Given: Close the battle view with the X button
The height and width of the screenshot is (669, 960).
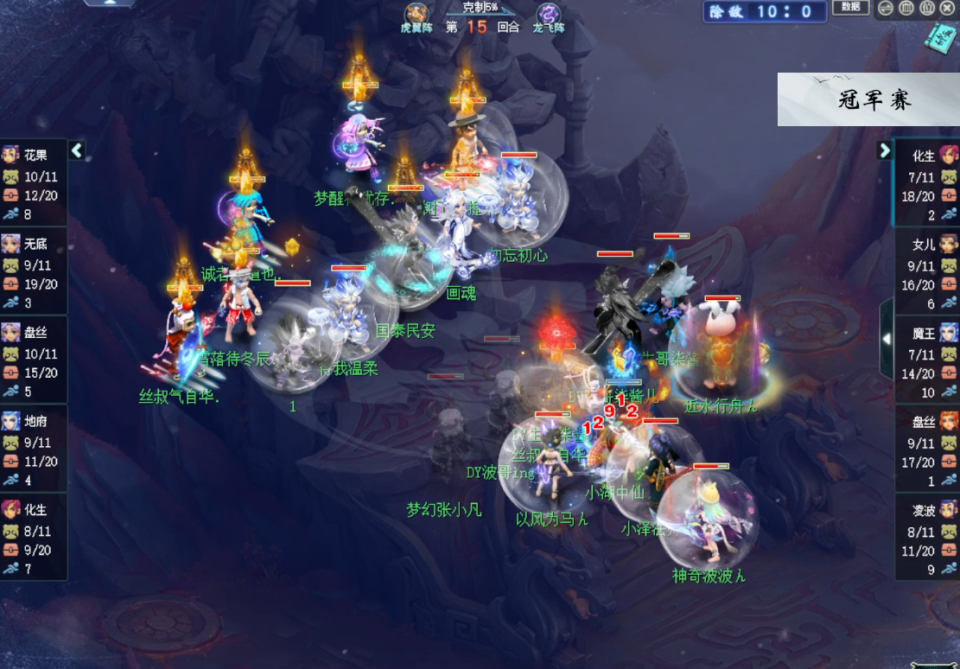Looking at the screenshot, I should click(948, 9).
